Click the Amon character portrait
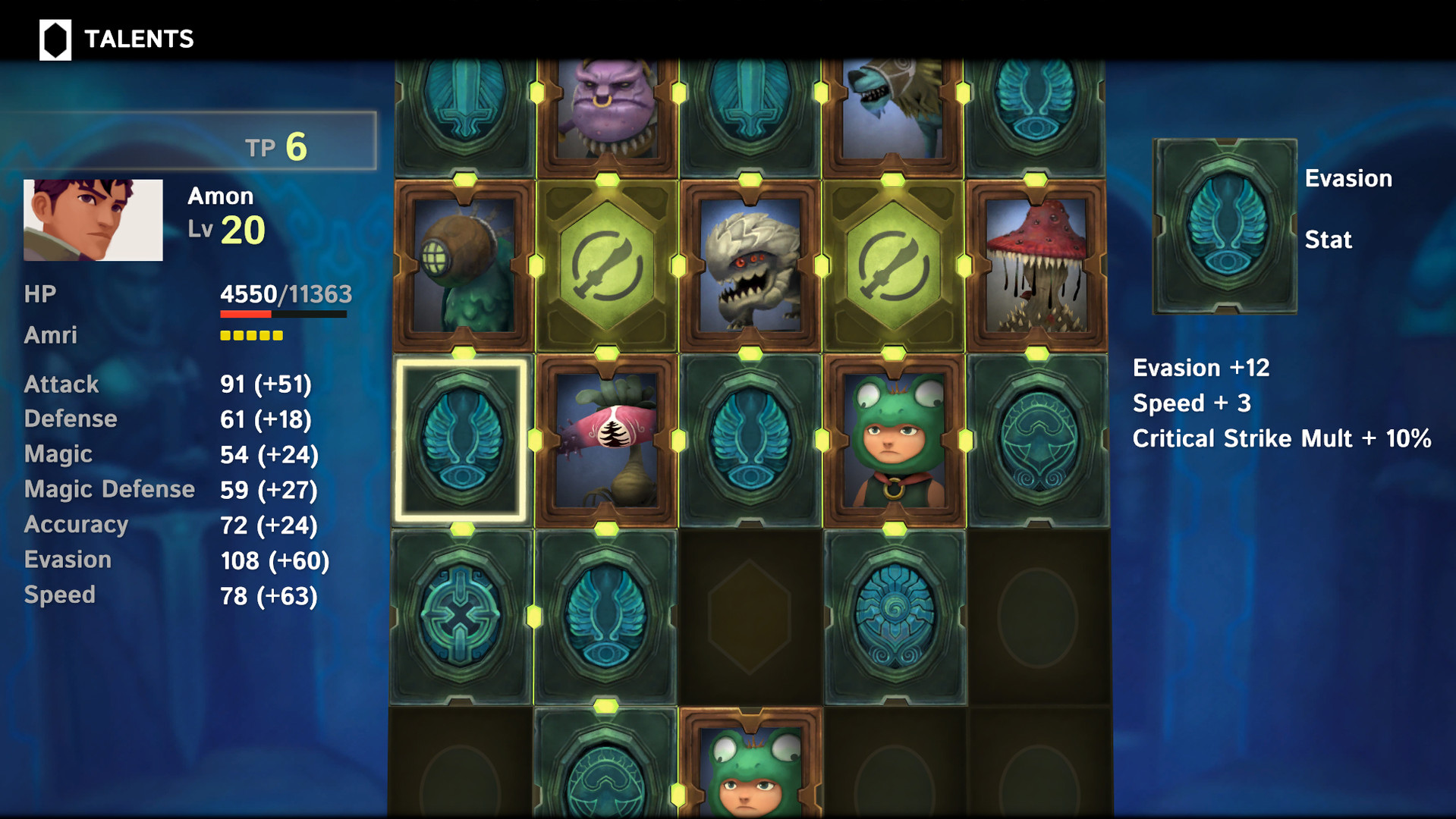Viewport: 1456px width, 819px height. point(93,220)
